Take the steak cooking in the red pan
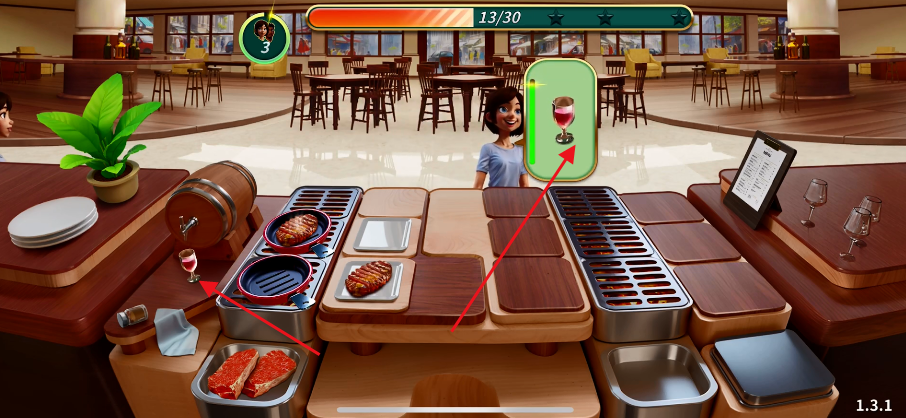Screen dimensions: 906x418 (x=297, y=229)
